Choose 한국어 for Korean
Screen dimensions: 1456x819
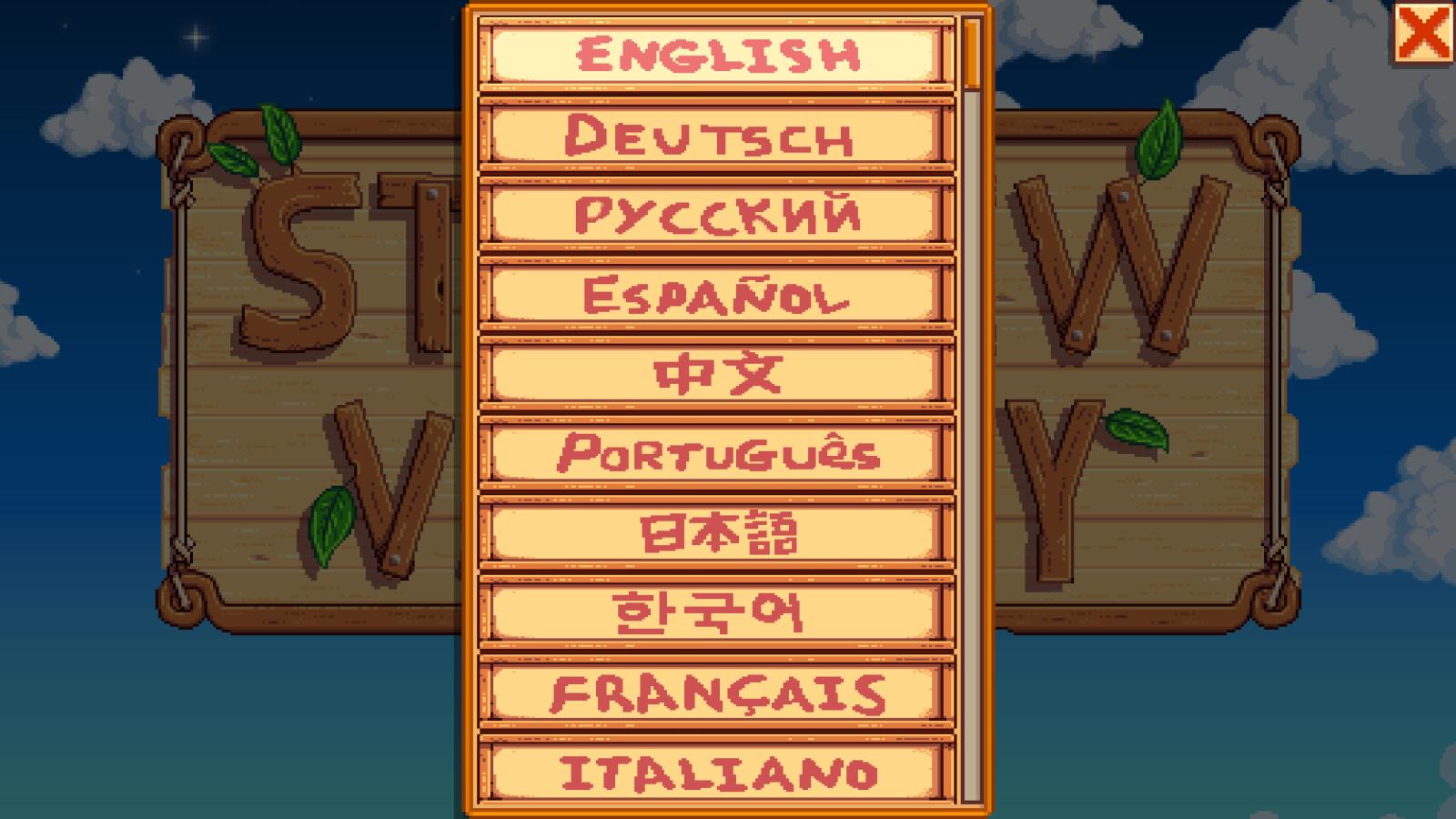pyautogui.click(x=719, y=612)
